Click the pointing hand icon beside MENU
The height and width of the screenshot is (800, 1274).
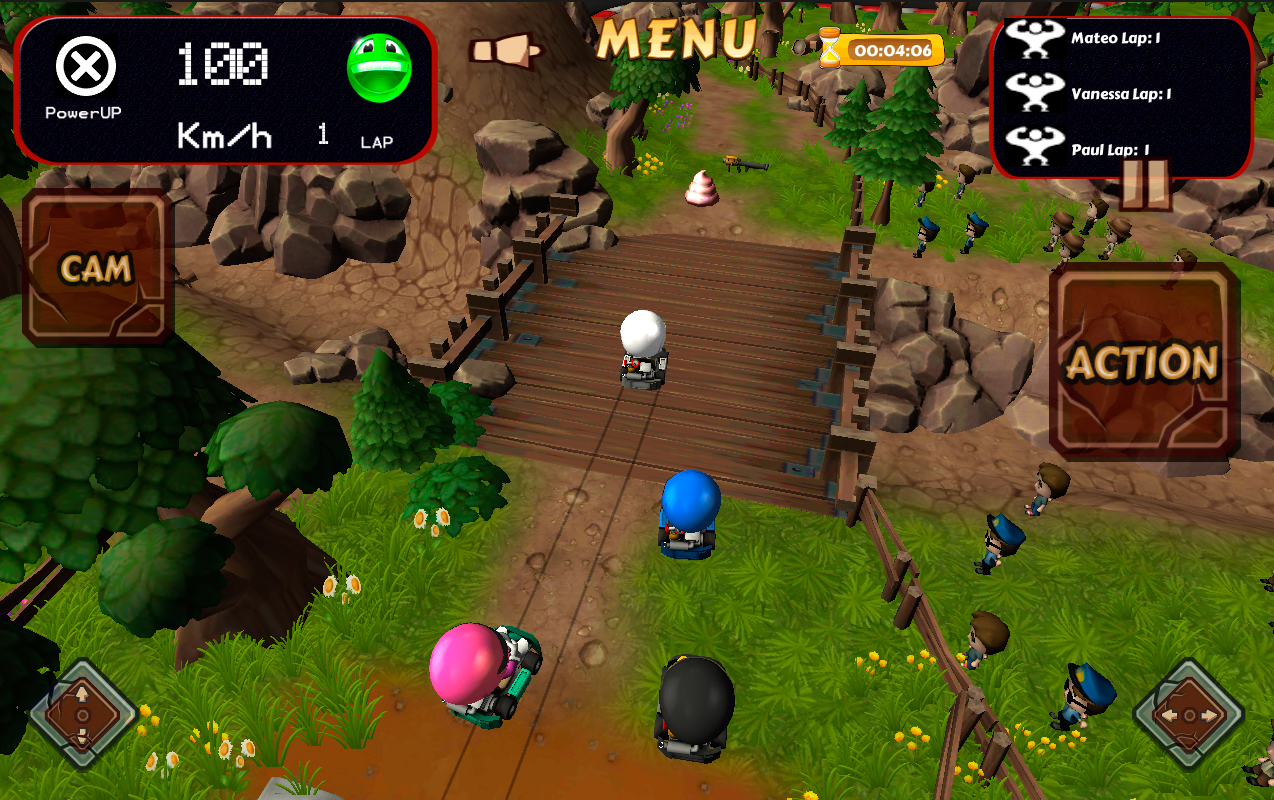[505, 51]
